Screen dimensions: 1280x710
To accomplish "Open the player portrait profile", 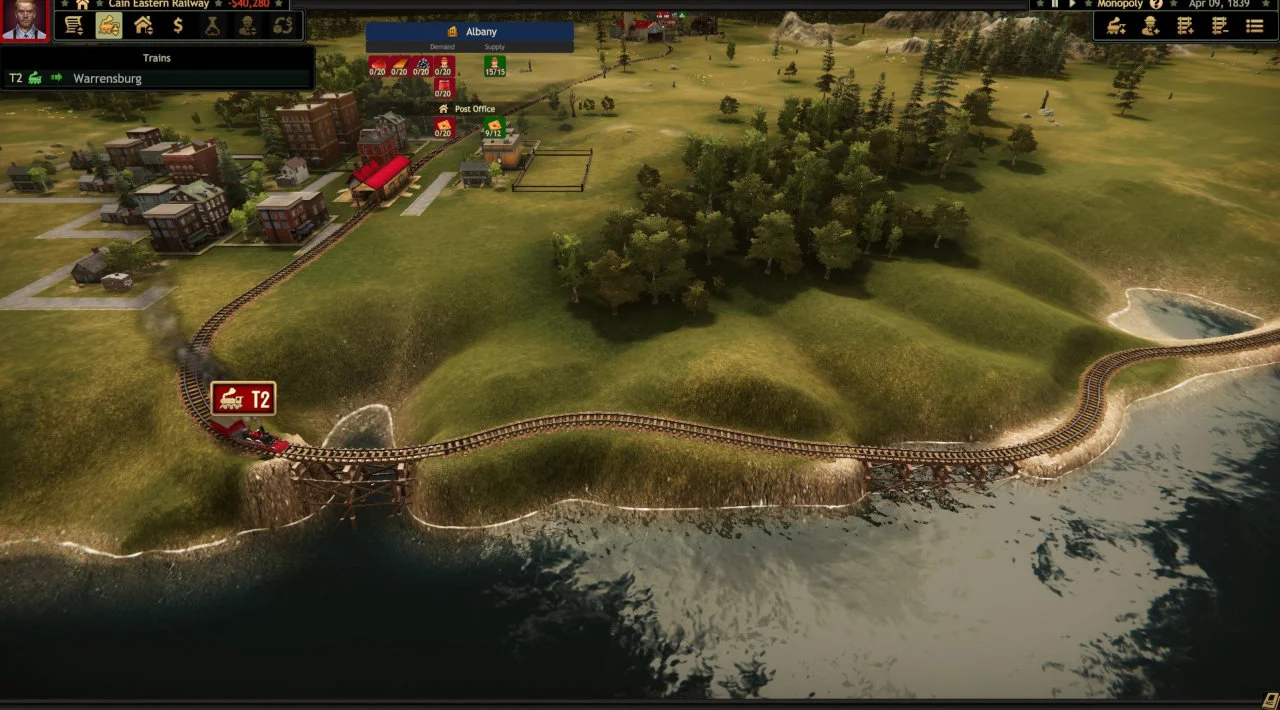I will 25,20.
